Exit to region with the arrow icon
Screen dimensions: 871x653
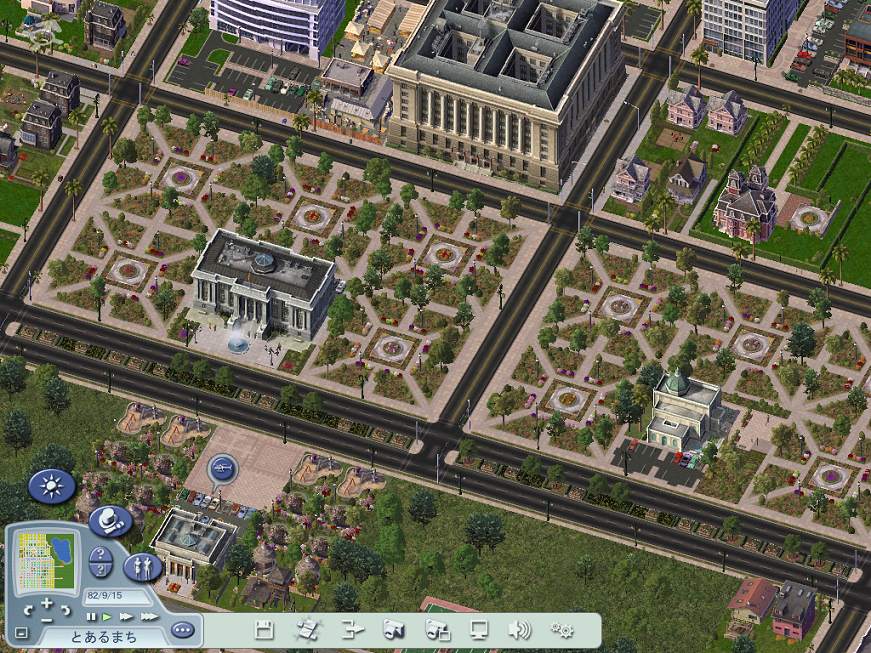[x=353, y=630]
